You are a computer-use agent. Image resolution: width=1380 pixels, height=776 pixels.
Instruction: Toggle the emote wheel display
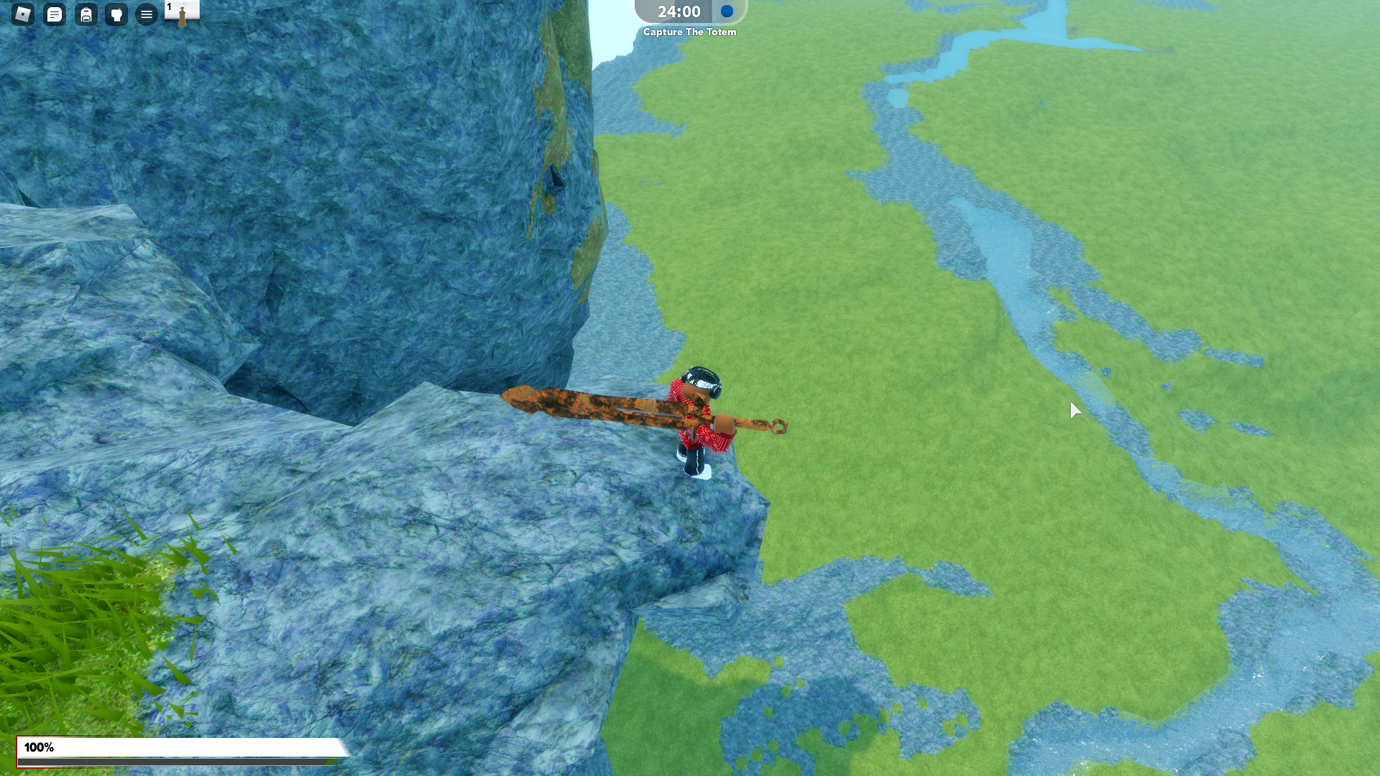click(x=116, y=14)
